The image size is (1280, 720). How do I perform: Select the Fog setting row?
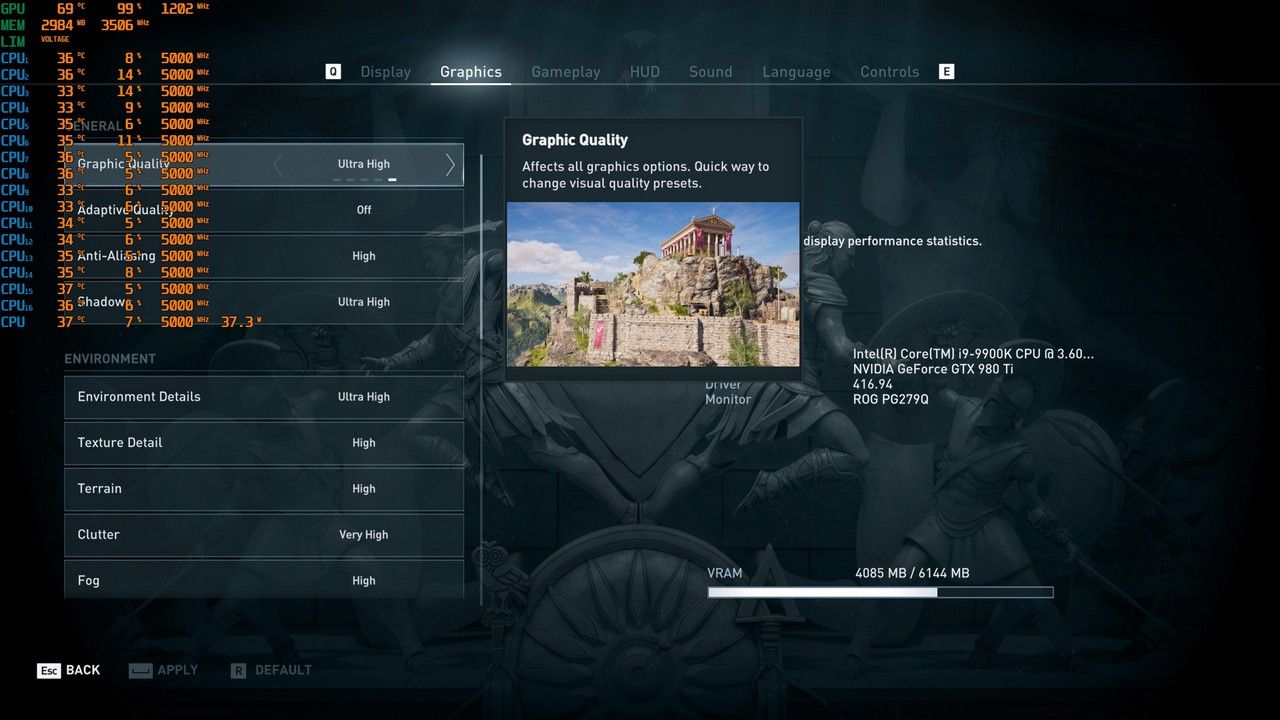[x=264, y=580]
